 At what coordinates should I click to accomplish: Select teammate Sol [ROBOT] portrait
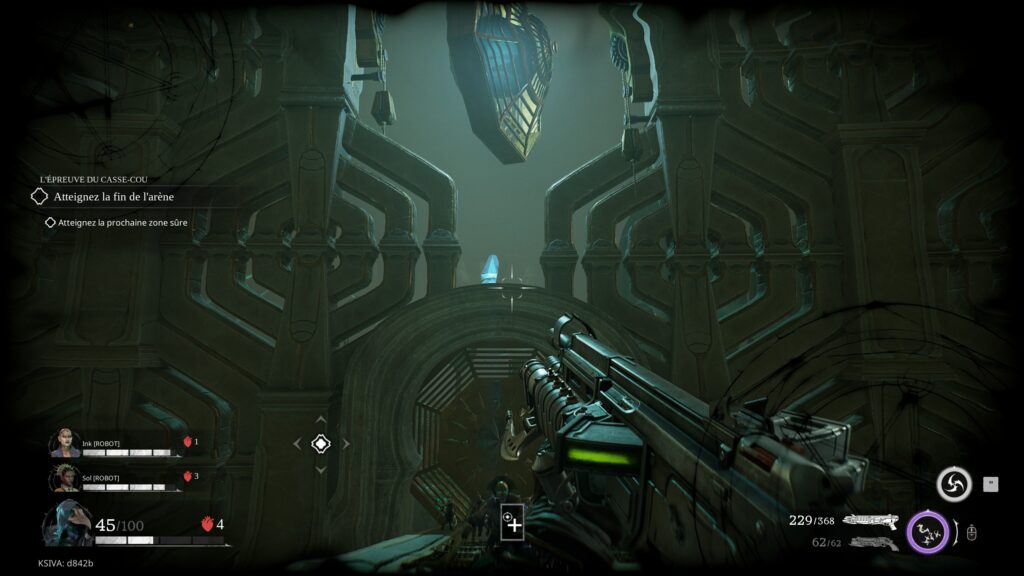[x=65, y=478]
